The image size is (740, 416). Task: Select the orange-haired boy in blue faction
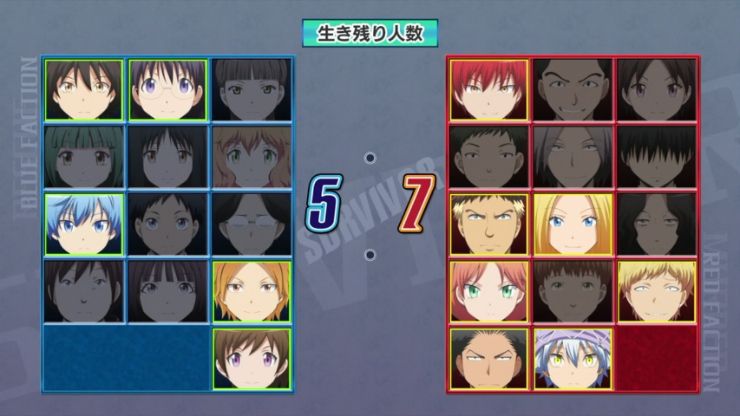pyautogui.click(x=251, y=291)
